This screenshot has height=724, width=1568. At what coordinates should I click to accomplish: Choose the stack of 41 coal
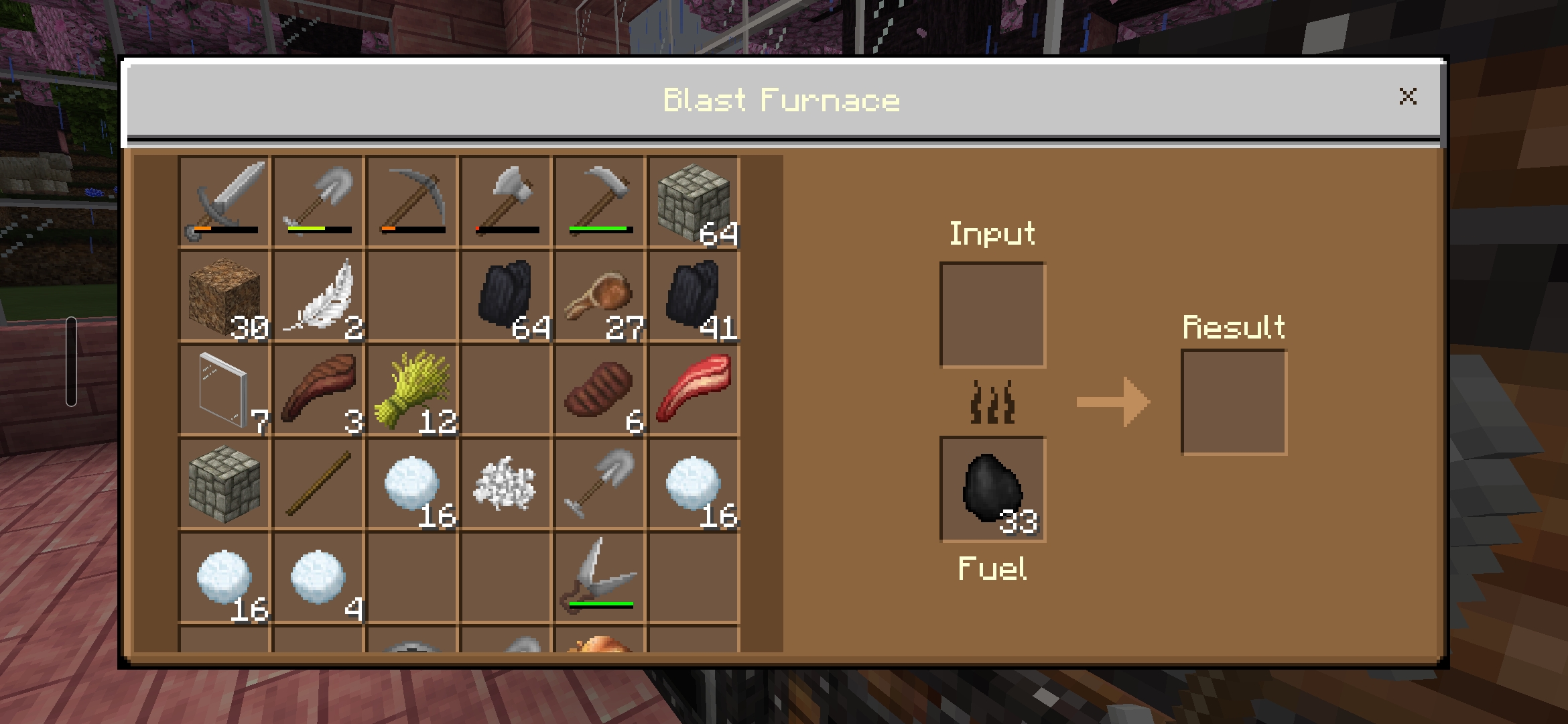click(694, 295)
